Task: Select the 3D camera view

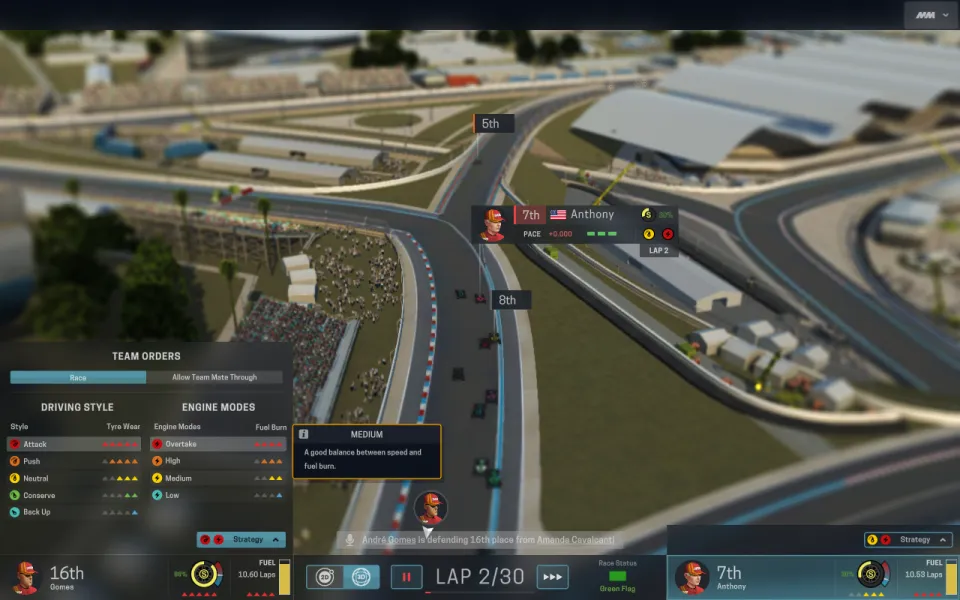Action: [360, 577]
